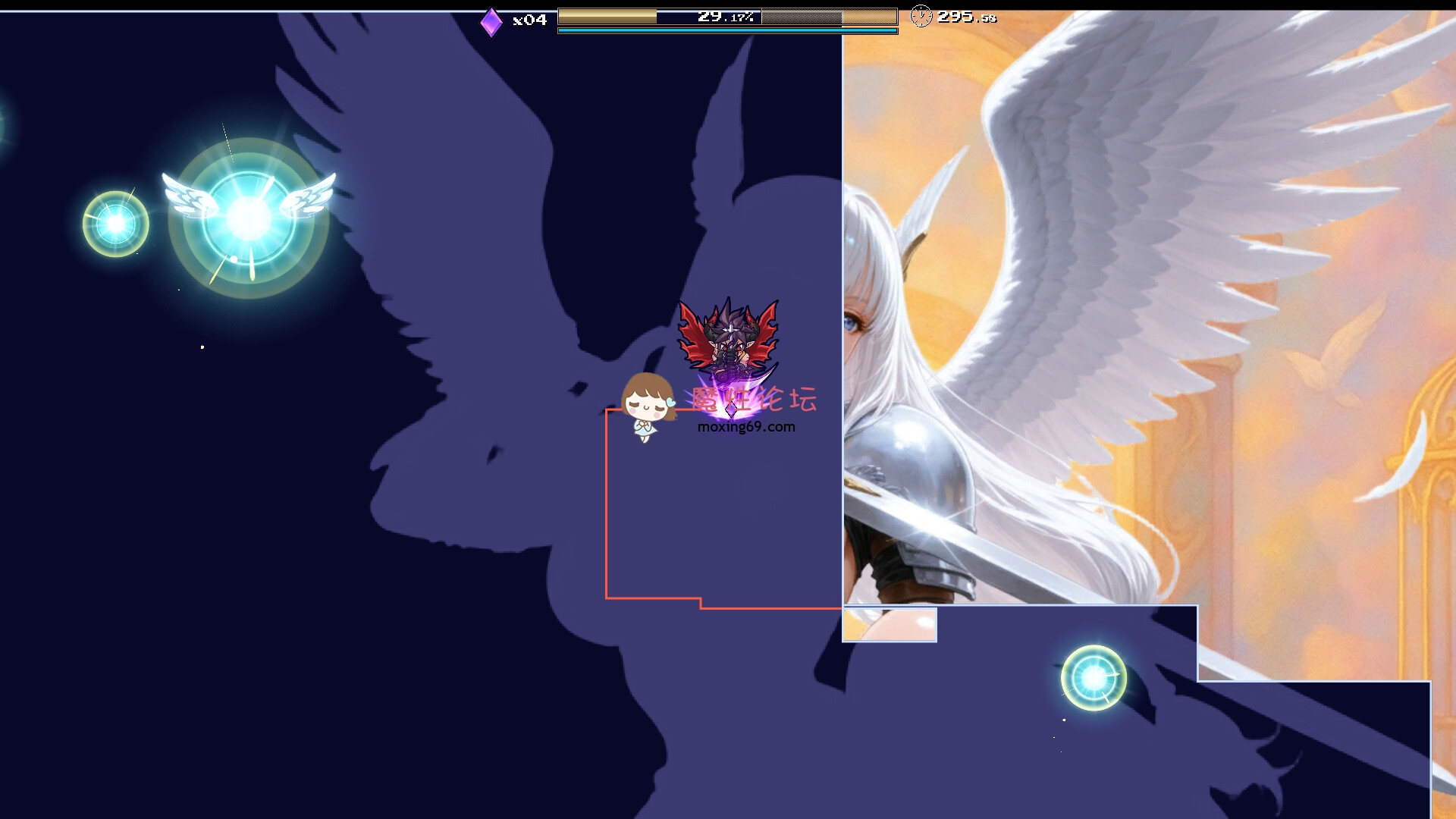This screenshot has width=1456, height=819.
Task: Click the 29.17% completion label
Action: [x=726, y=14]
